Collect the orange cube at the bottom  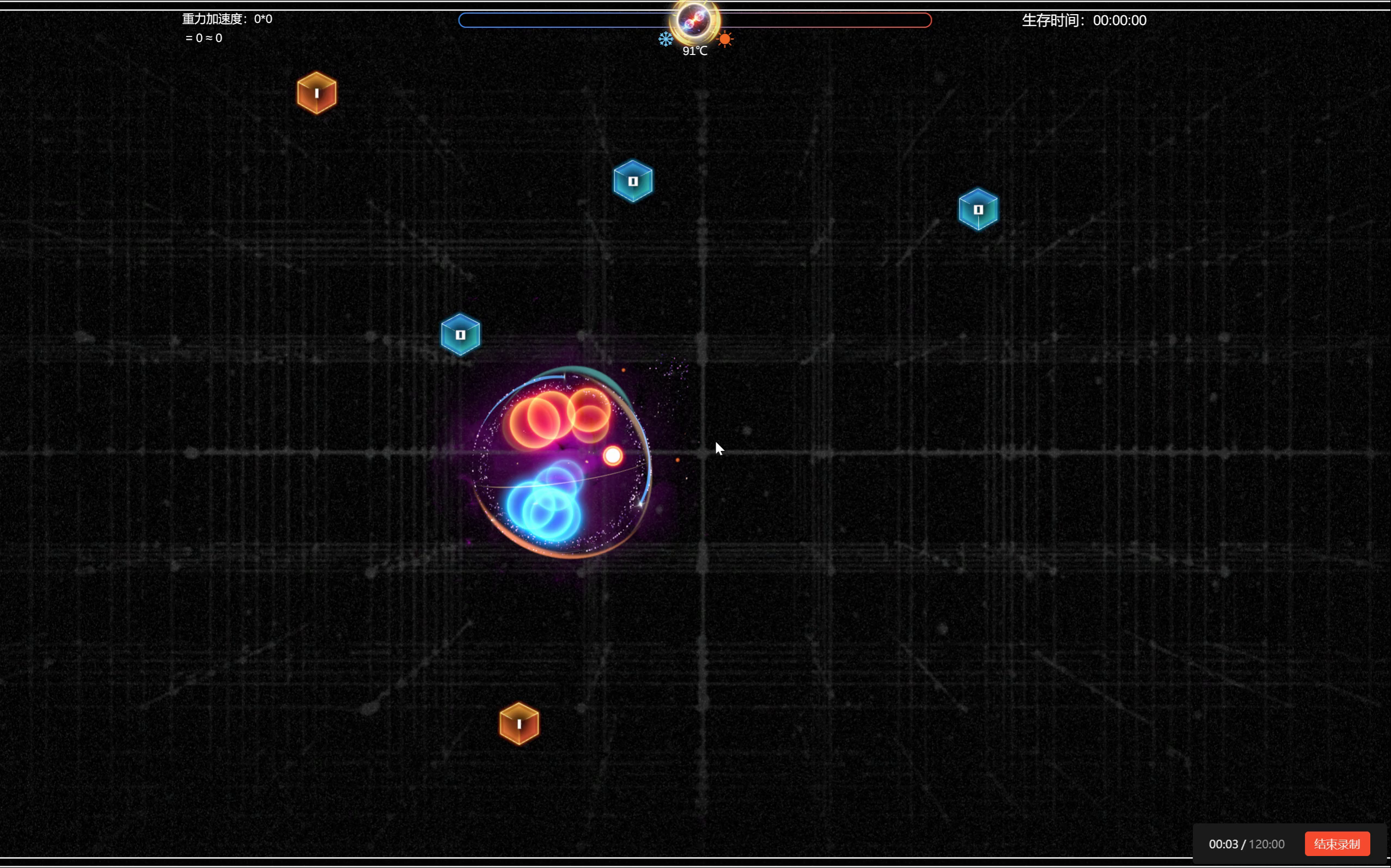pyautogui.click(x=519, y=724)
